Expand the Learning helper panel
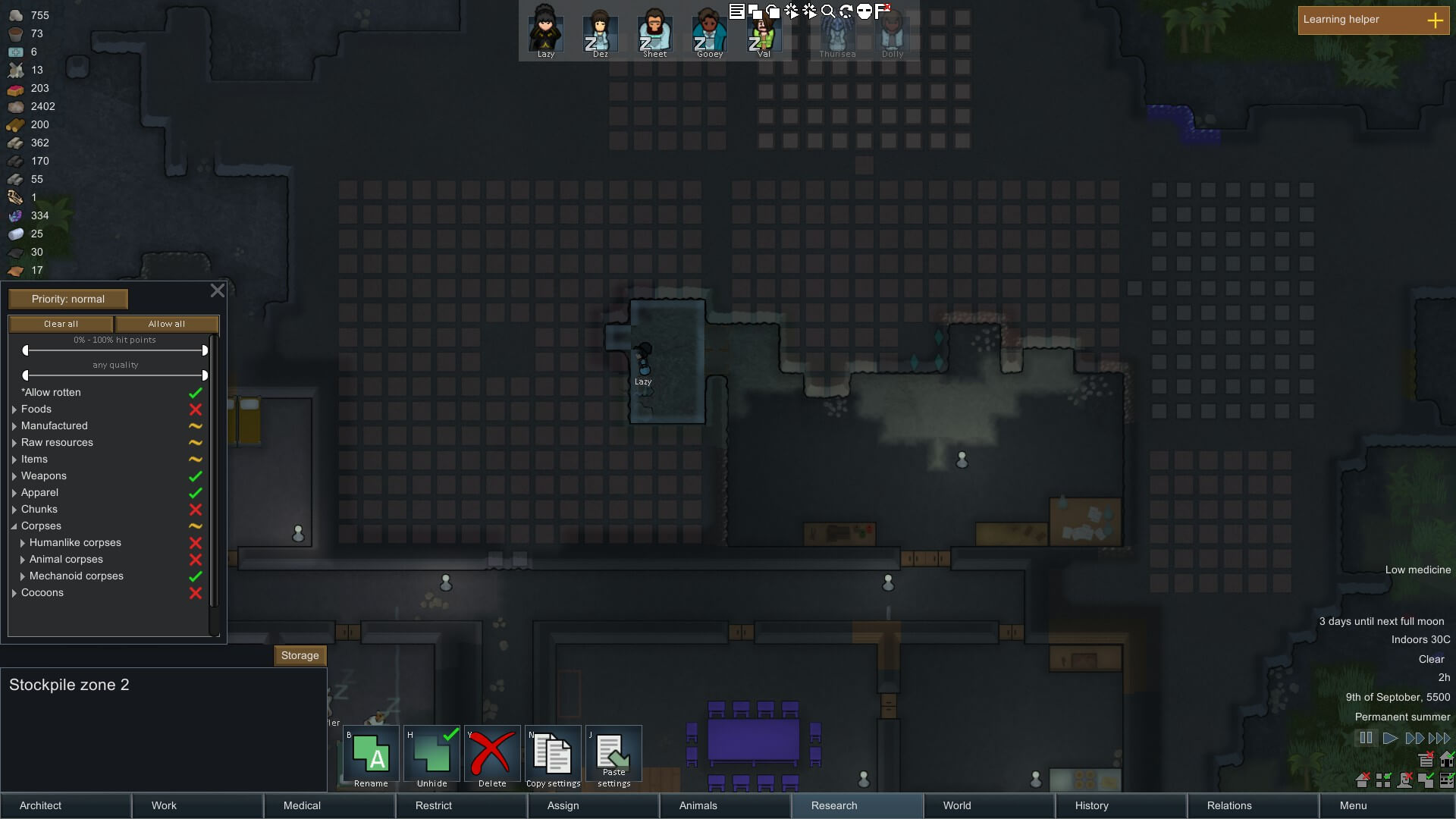Screen dimensions: 1456x819 coord(1435,20)
